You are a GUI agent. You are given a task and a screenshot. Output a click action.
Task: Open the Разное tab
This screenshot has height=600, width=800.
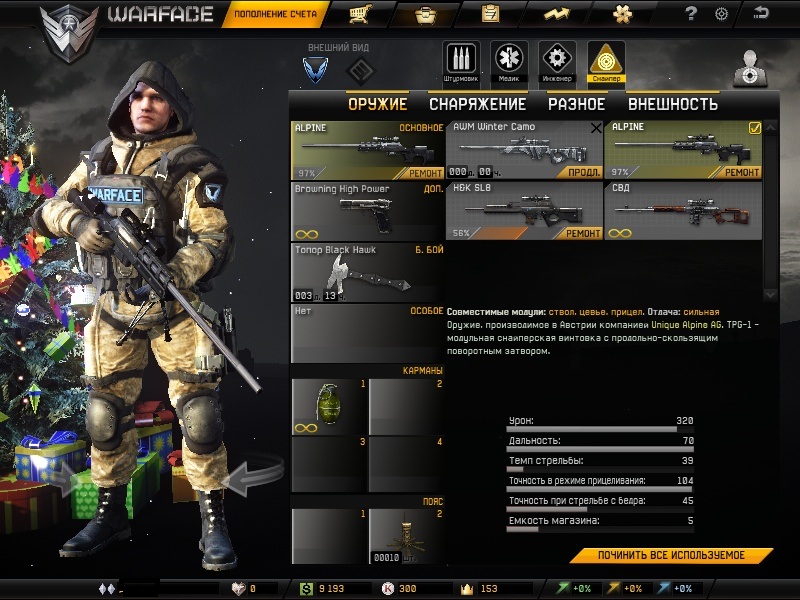pos(576,104)
